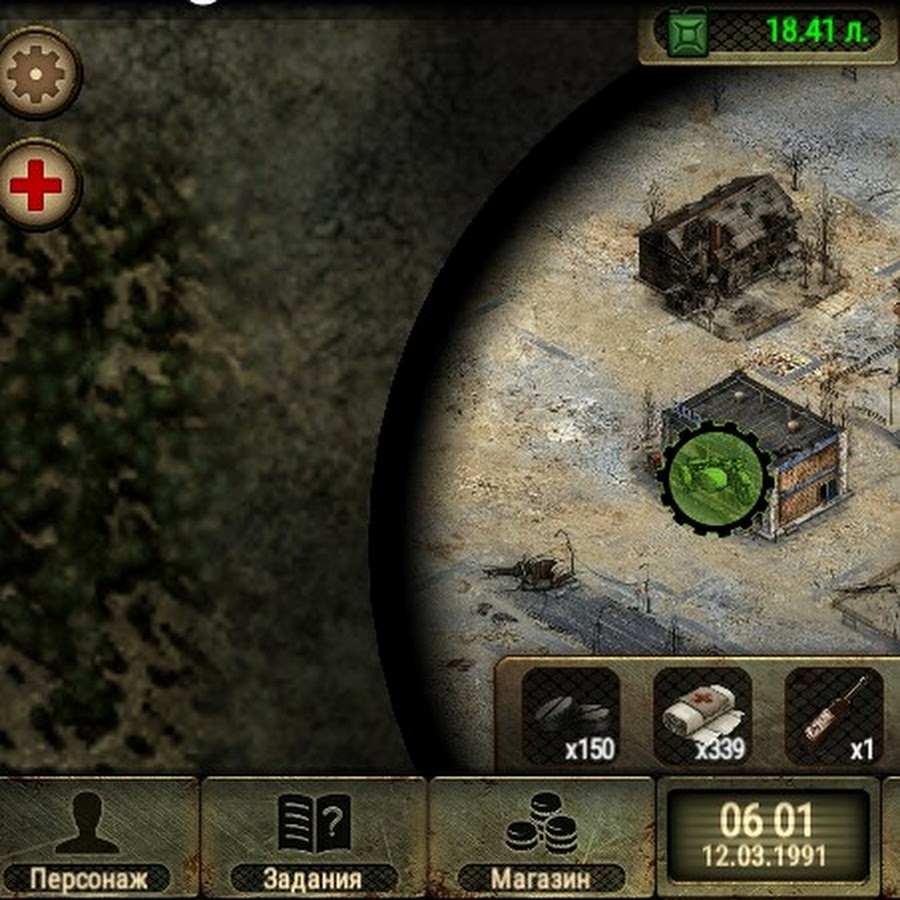Viewport: 900px width, 900px height.
Task: Open settings with the gear button
Action: click(37, 72)
